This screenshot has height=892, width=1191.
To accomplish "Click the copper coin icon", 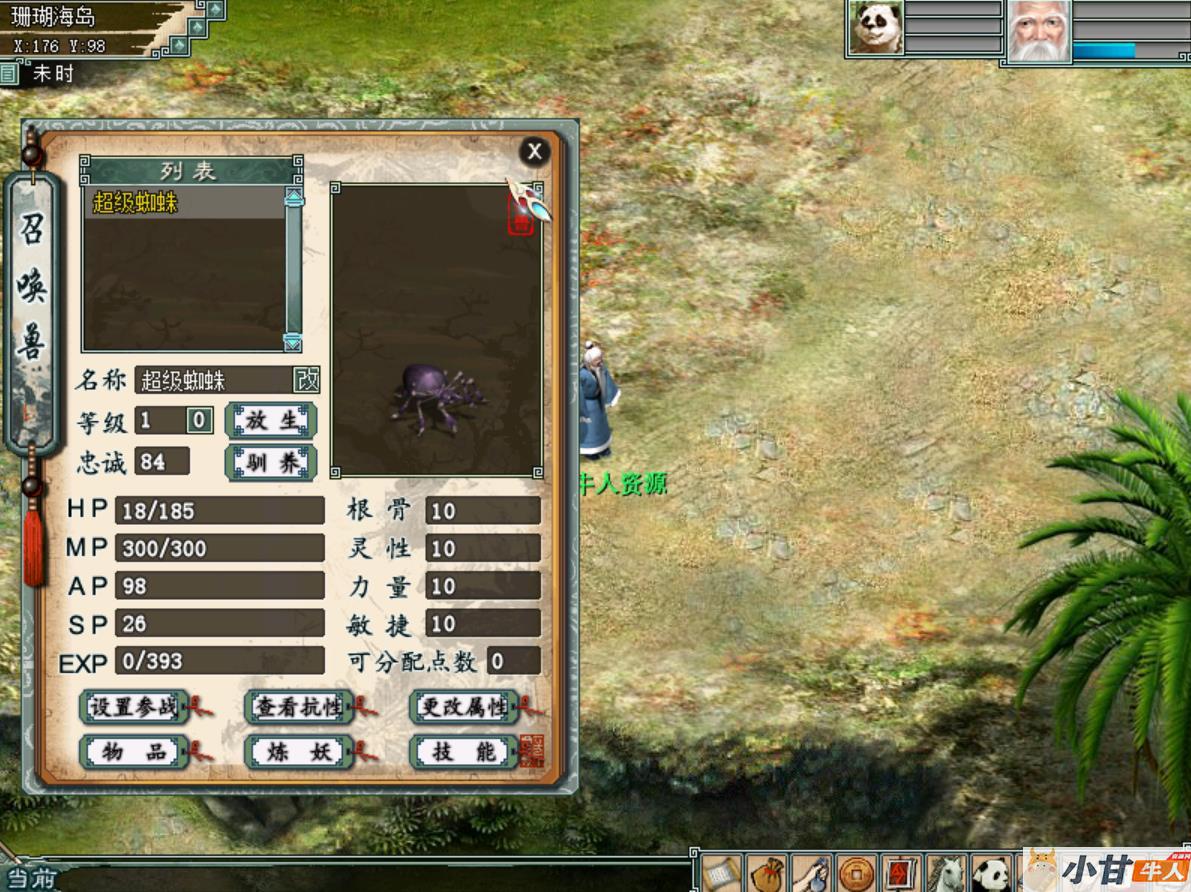I will [x=856, y=874].
